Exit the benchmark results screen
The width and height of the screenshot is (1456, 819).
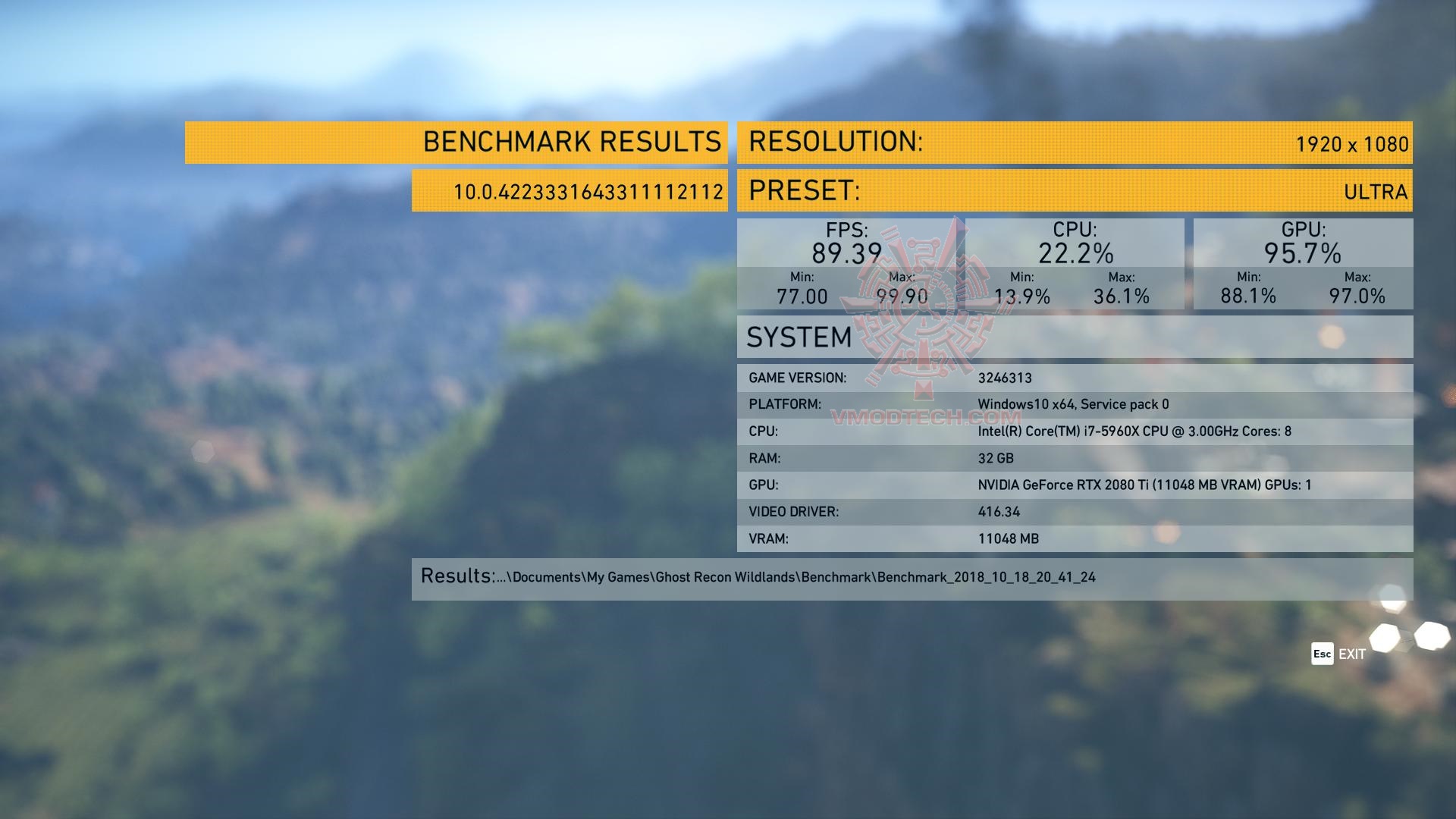(1338, 654)
